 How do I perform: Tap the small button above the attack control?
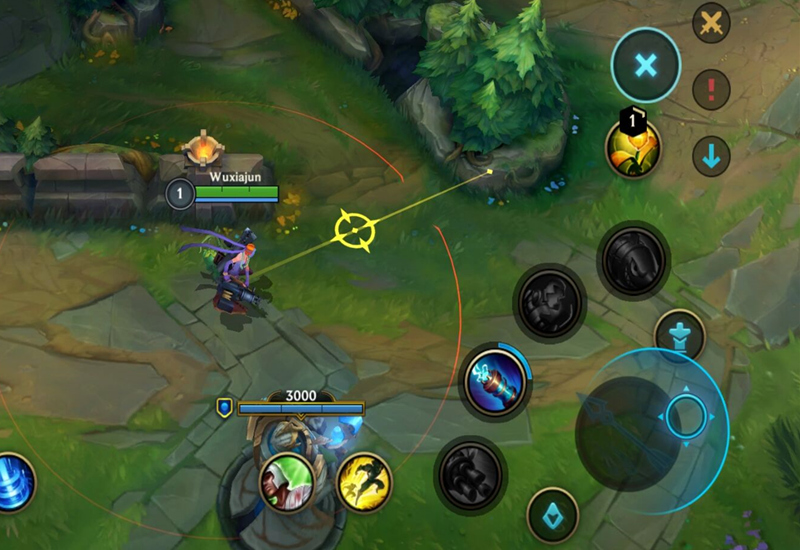[680, 335]
